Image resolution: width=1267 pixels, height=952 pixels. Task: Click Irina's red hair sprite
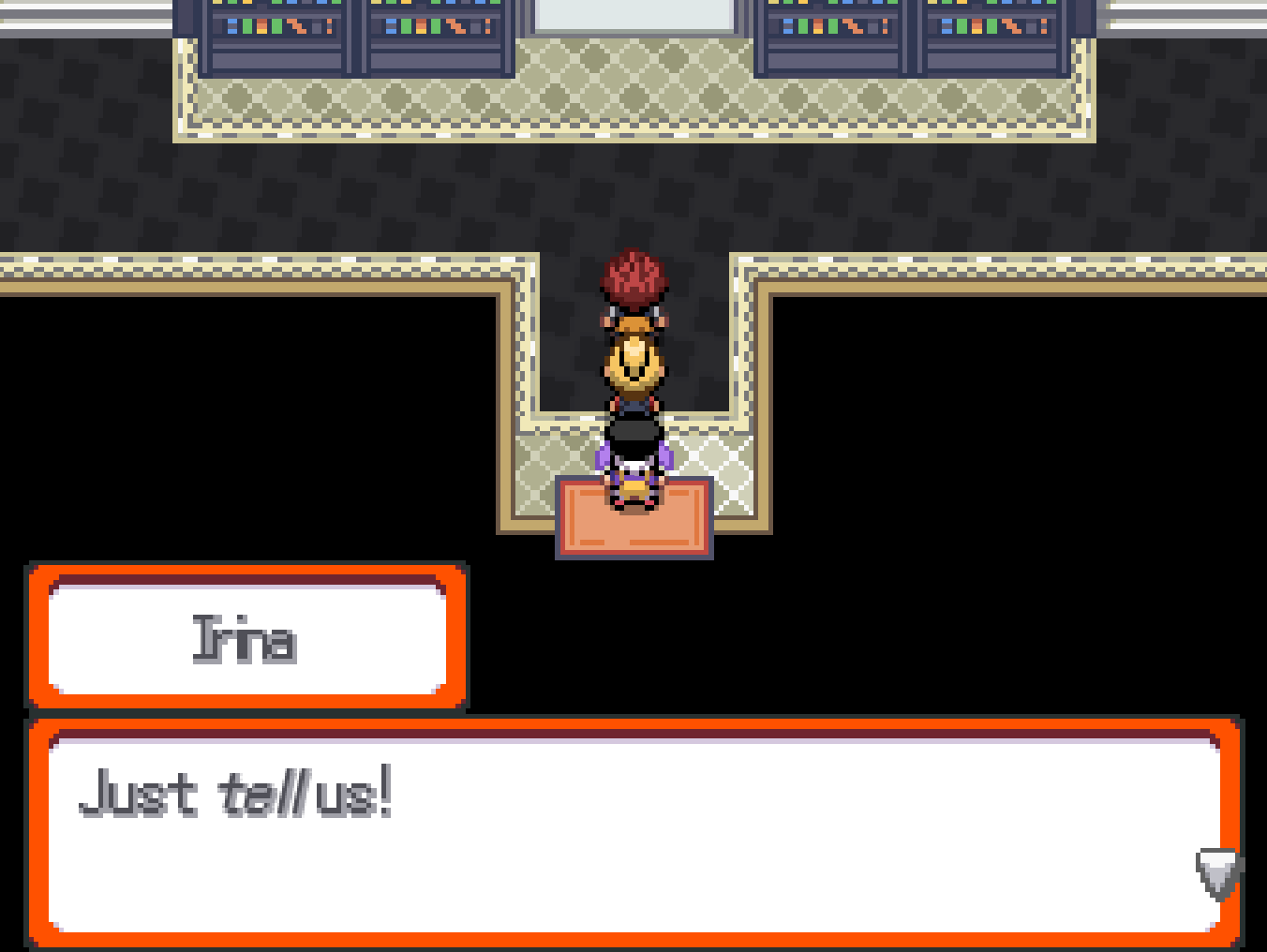click(x=633, y=276)
